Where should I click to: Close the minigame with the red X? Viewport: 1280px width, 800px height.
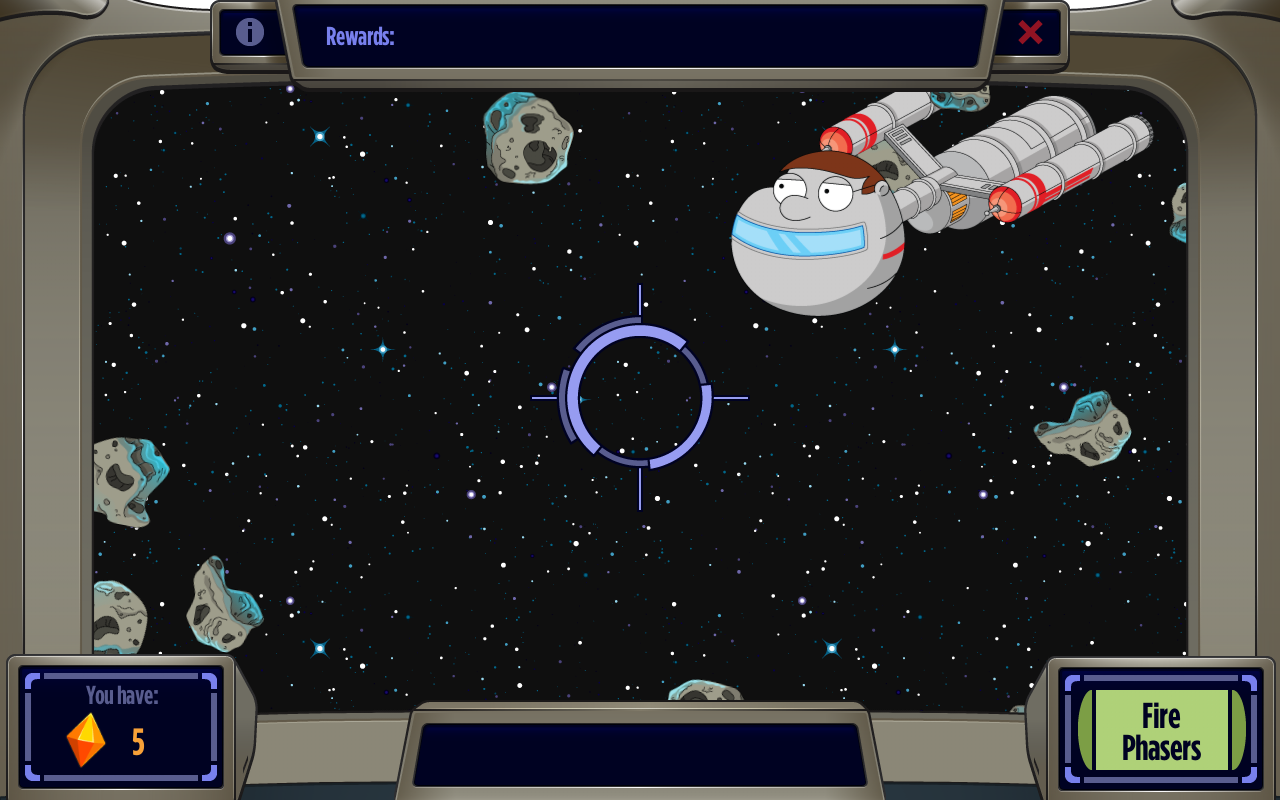[x=1030, y=33]
